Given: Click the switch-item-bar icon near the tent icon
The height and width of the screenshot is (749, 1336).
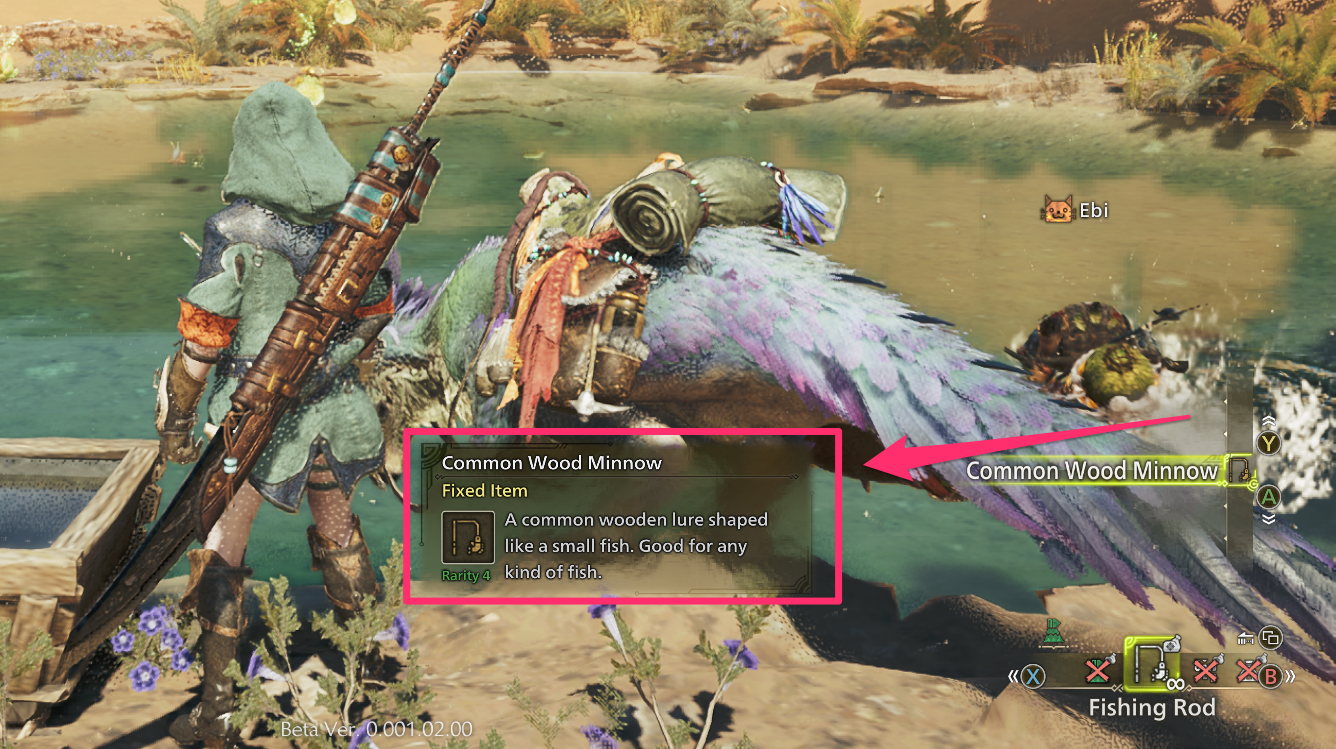Looking at the screenshot, I should [1270, 638].
